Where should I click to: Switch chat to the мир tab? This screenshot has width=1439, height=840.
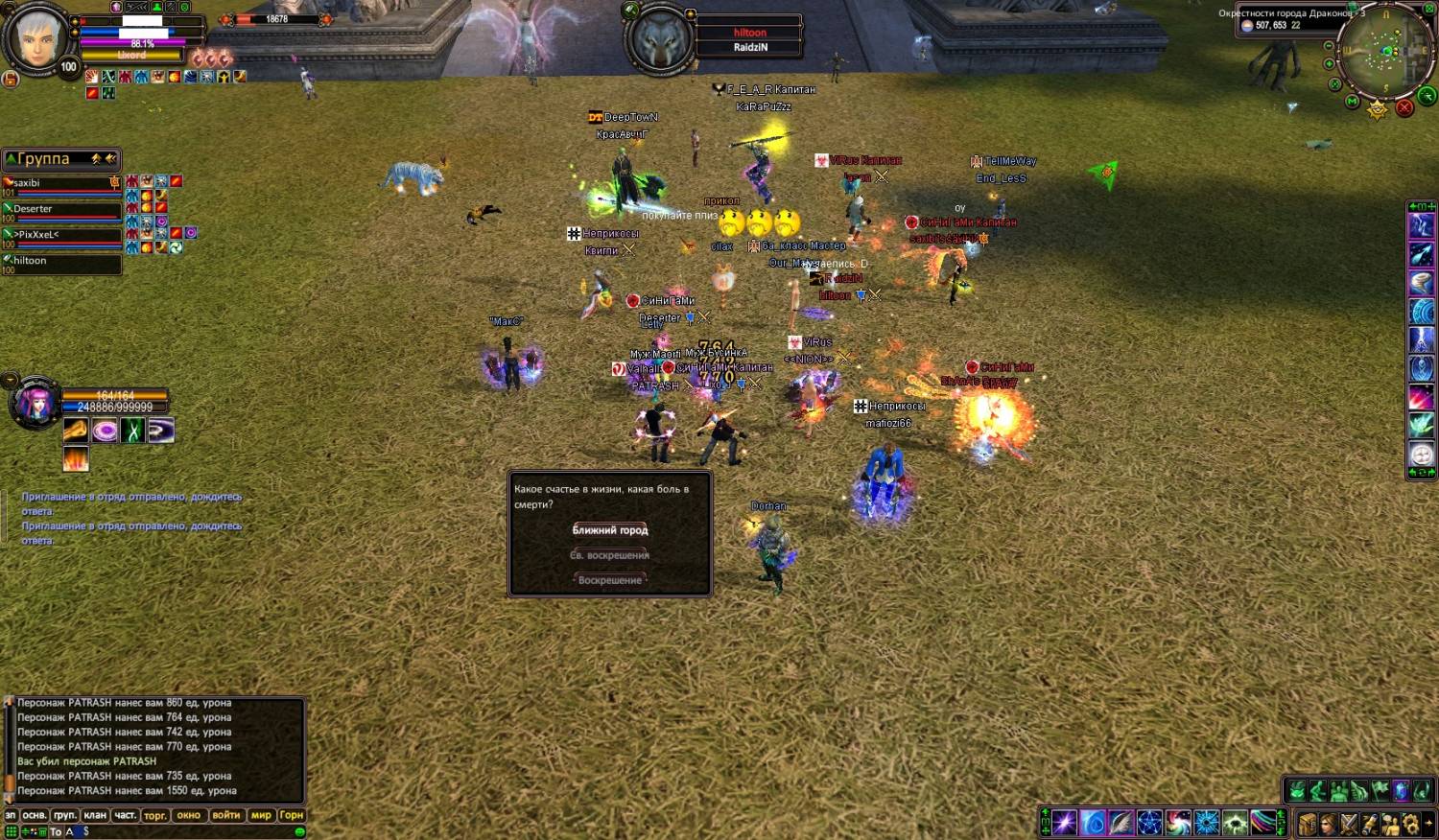coord(261,816)
